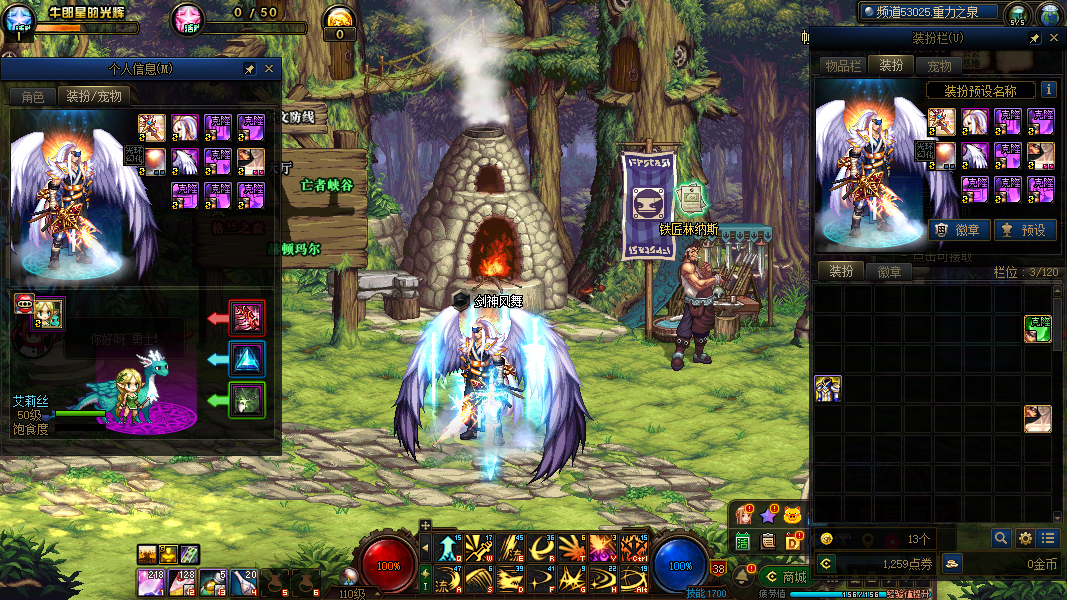Switch to the 角色 character tab
1067x600 pixels.
click(x=32, y=96)
